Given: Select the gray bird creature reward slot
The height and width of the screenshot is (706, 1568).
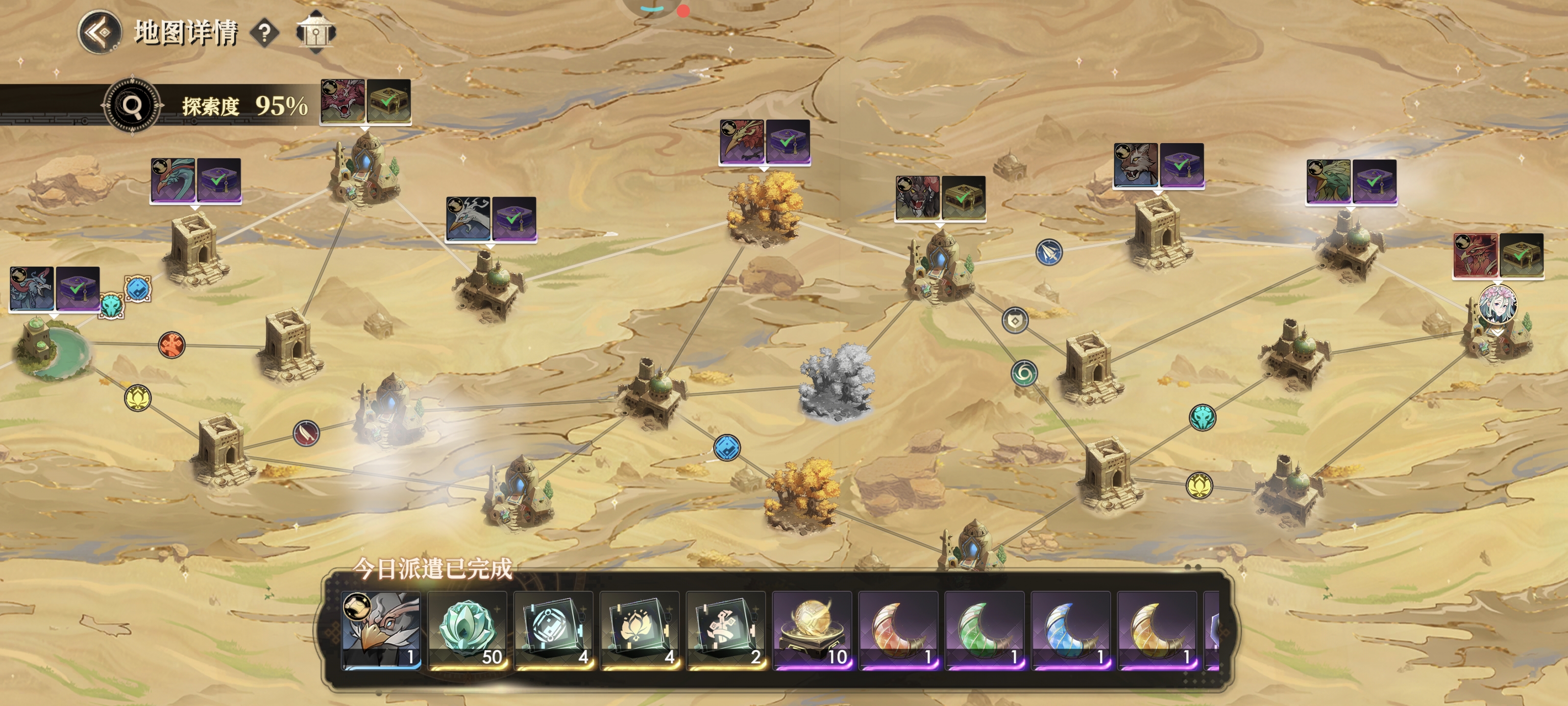Looking at the screenshot, I should [x=381, y=631].
